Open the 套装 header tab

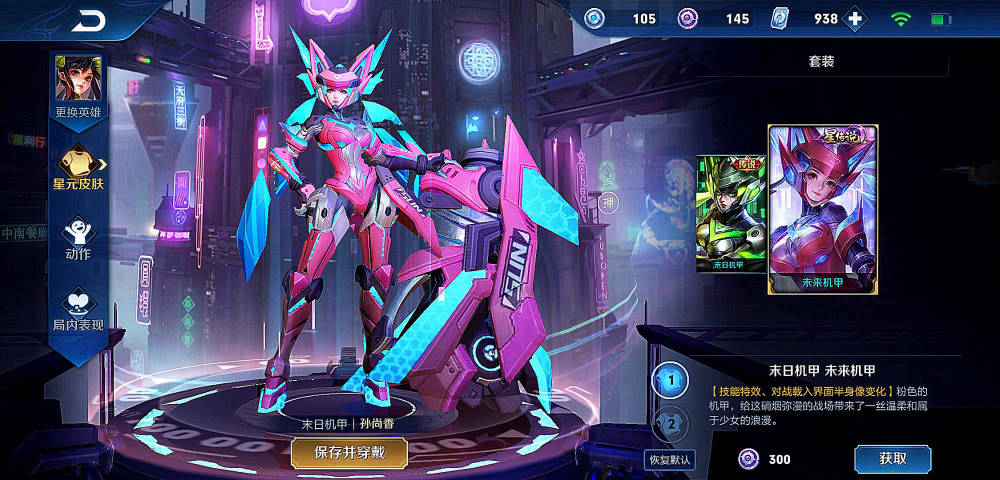pos(821,61)
